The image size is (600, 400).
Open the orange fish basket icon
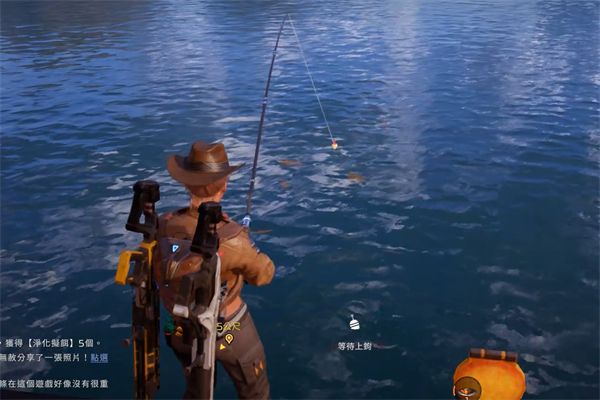tap(489, 376)
